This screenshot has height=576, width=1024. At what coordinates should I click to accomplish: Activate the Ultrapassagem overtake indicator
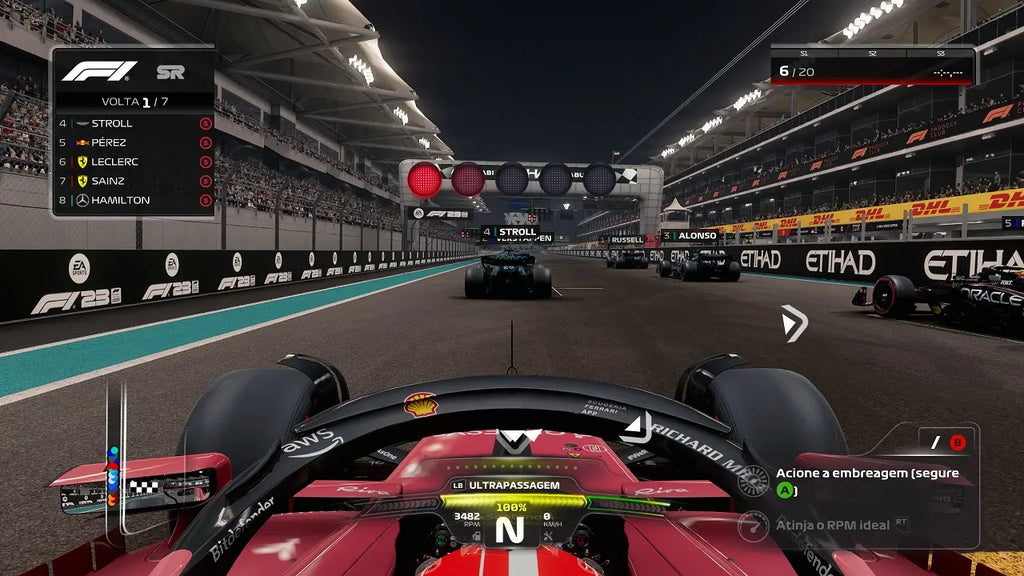[x=506, y=485]
